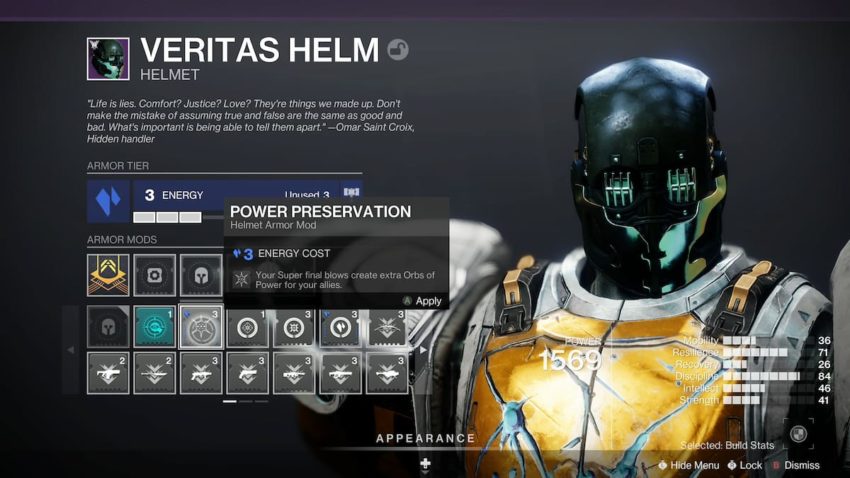Screen dimensions: 850x478
Task: Select the empty helmet mod option
Action: pyautogui.click(x=108, y=326)
